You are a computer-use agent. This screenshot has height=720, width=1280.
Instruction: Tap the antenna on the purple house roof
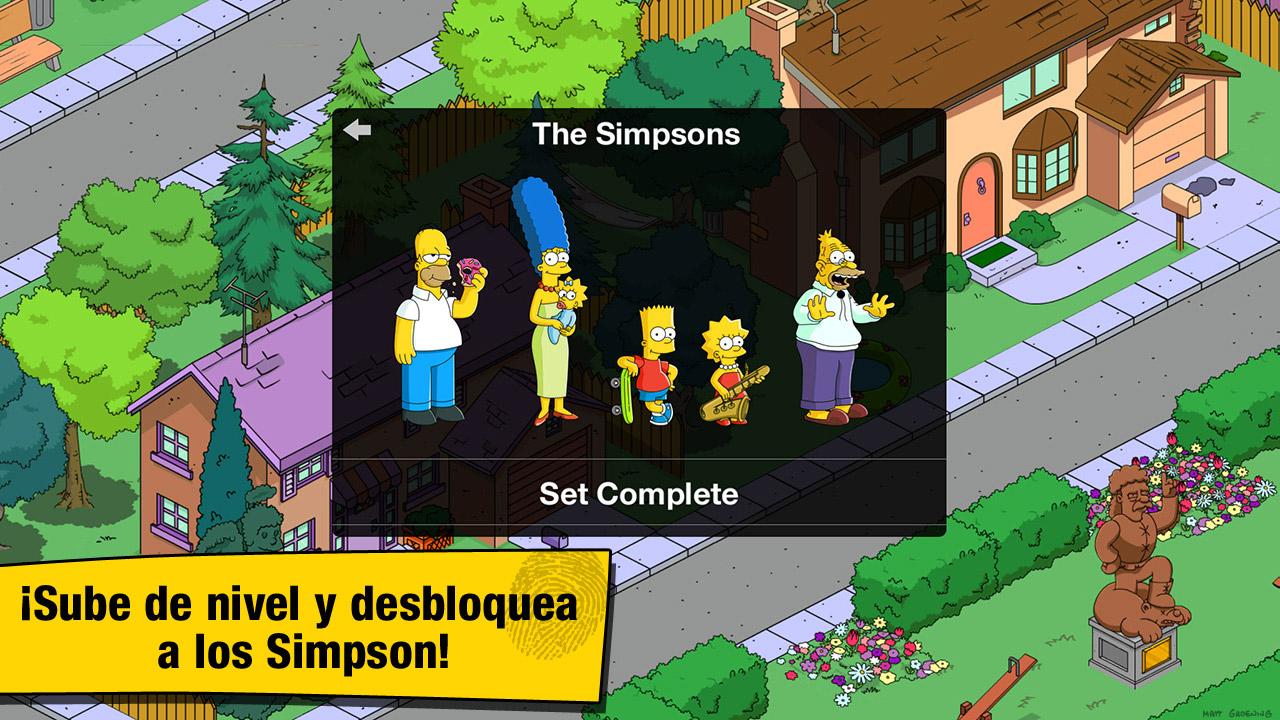(x=243, y=305)
